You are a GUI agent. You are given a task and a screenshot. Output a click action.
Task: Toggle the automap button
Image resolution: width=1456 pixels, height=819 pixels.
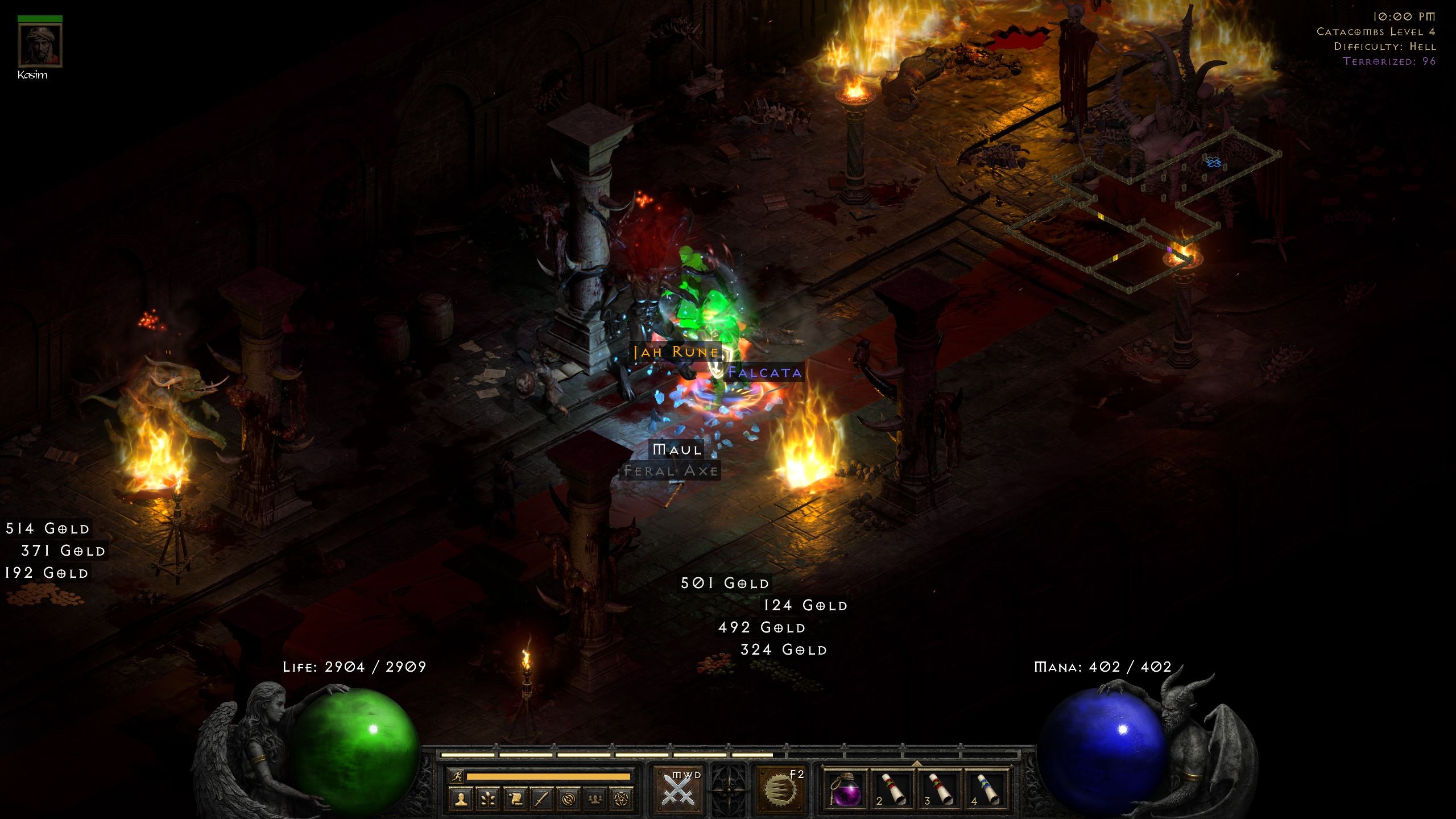point(568,799)
